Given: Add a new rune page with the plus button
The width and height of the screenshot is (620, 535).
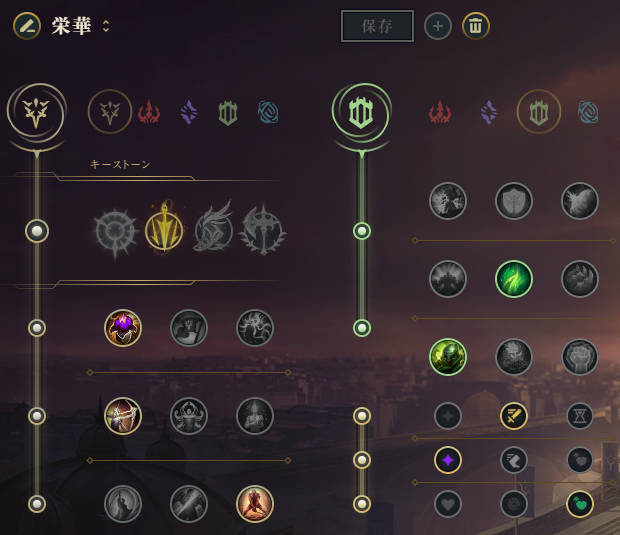Looking at the screenshot, I should coord(438,26).
